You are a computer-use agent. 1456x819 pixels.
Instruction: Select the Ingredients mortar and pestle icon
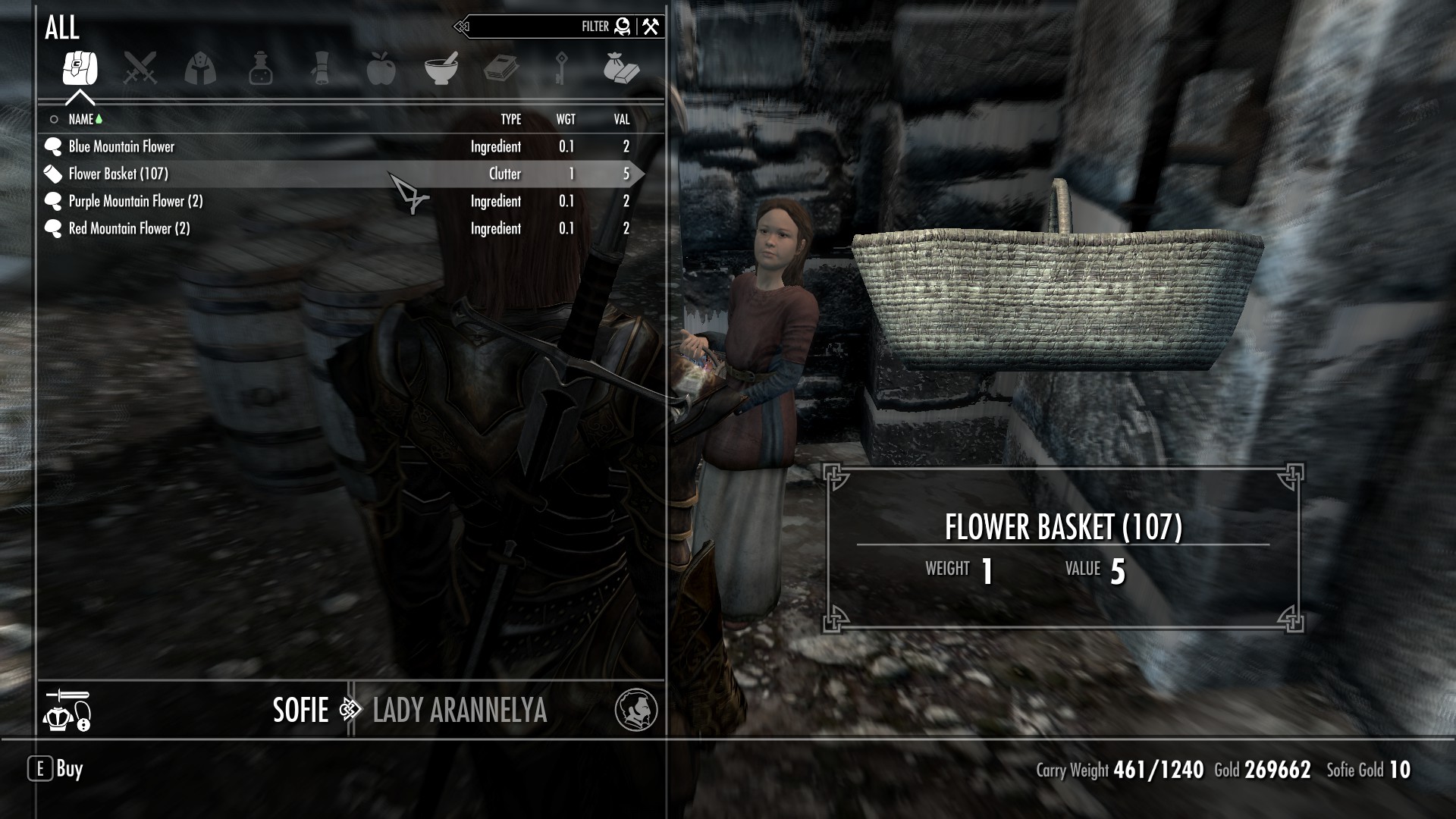443,68
